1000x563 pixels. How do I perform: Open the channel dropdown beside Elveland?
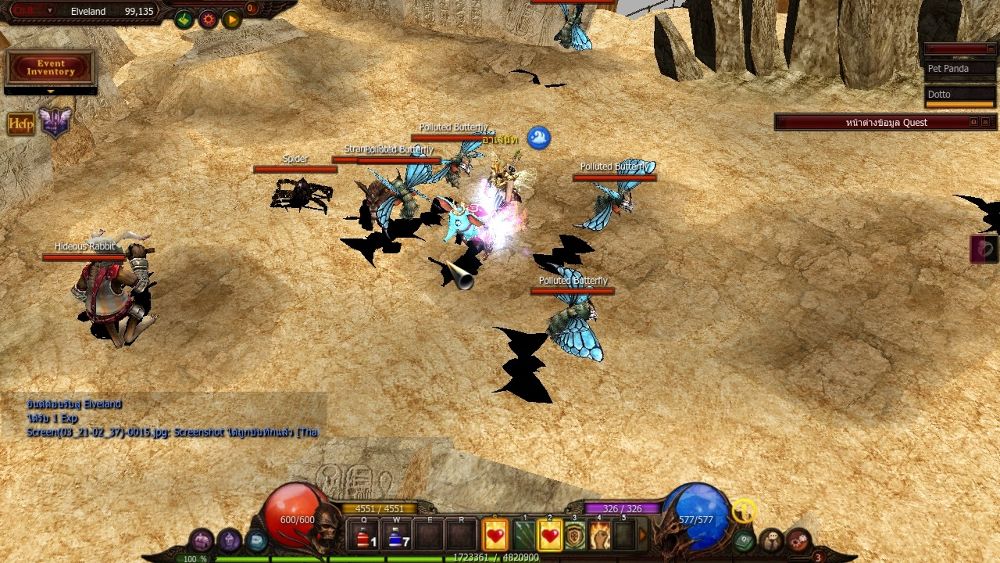pyautogui.click(x=50, y=11)
